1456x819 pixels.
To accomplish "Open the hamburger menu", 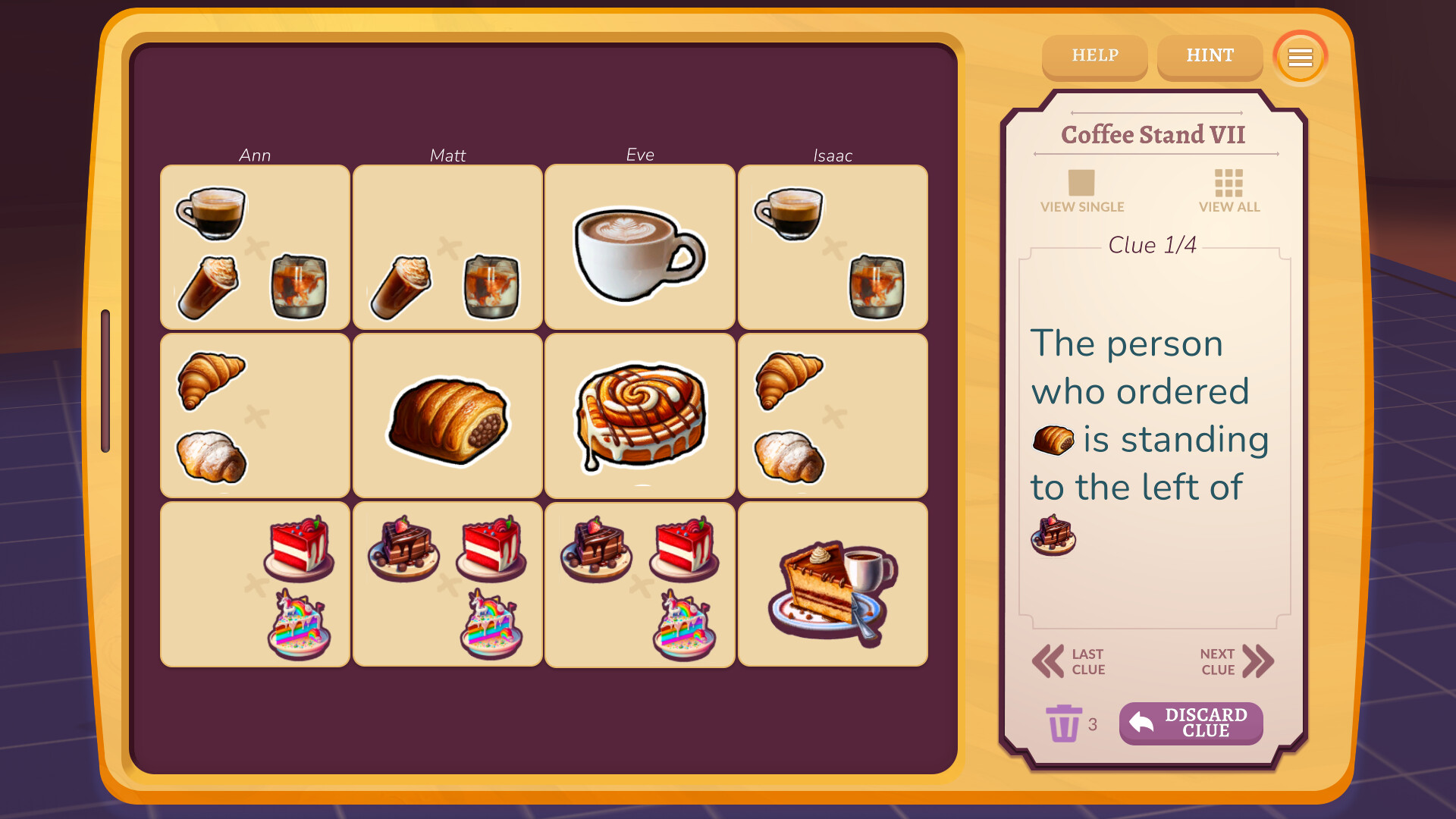I will pos(1300,57).
